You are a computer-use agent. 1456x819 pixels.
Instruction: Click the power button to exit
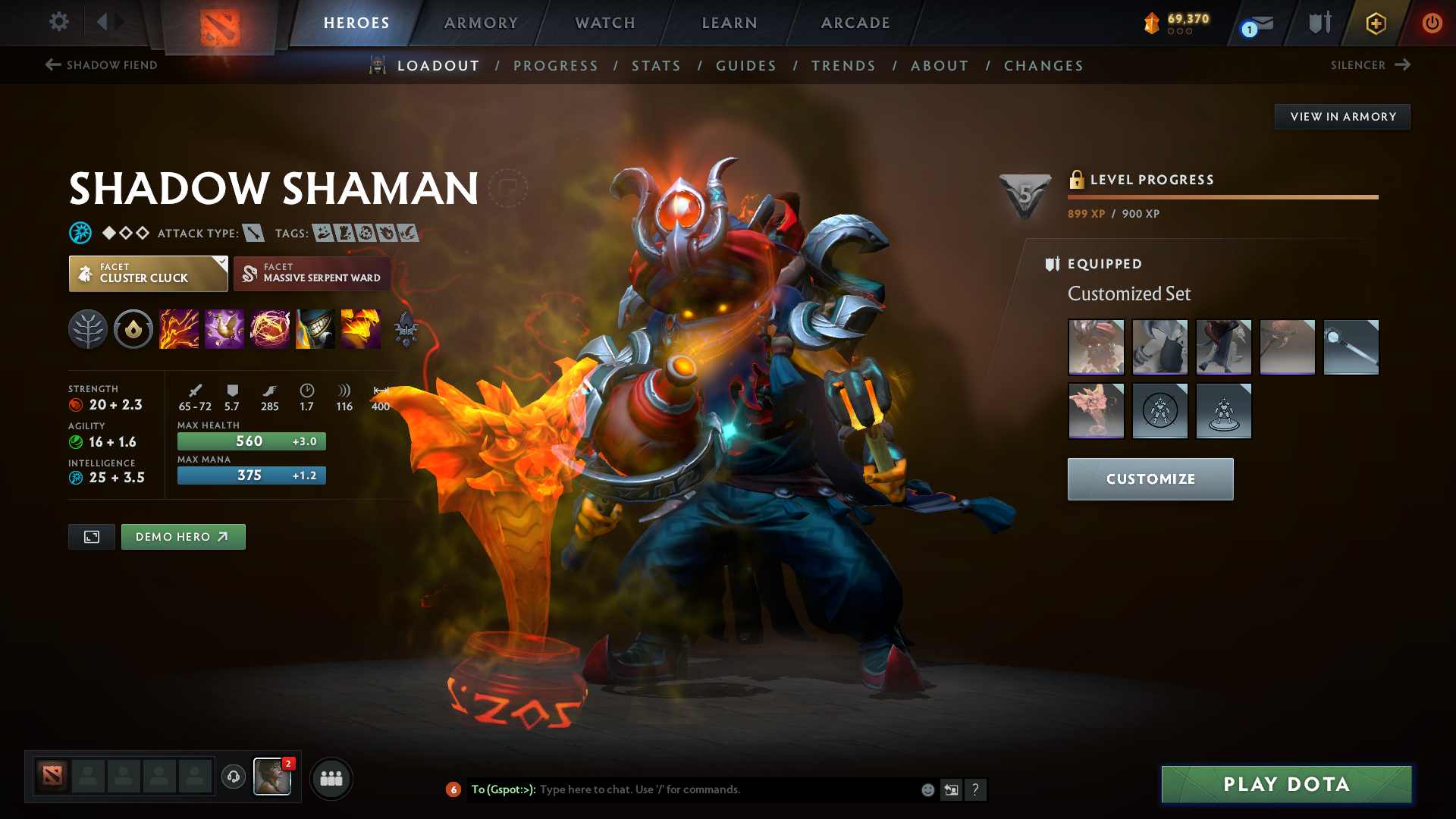tap(1432, 23)
